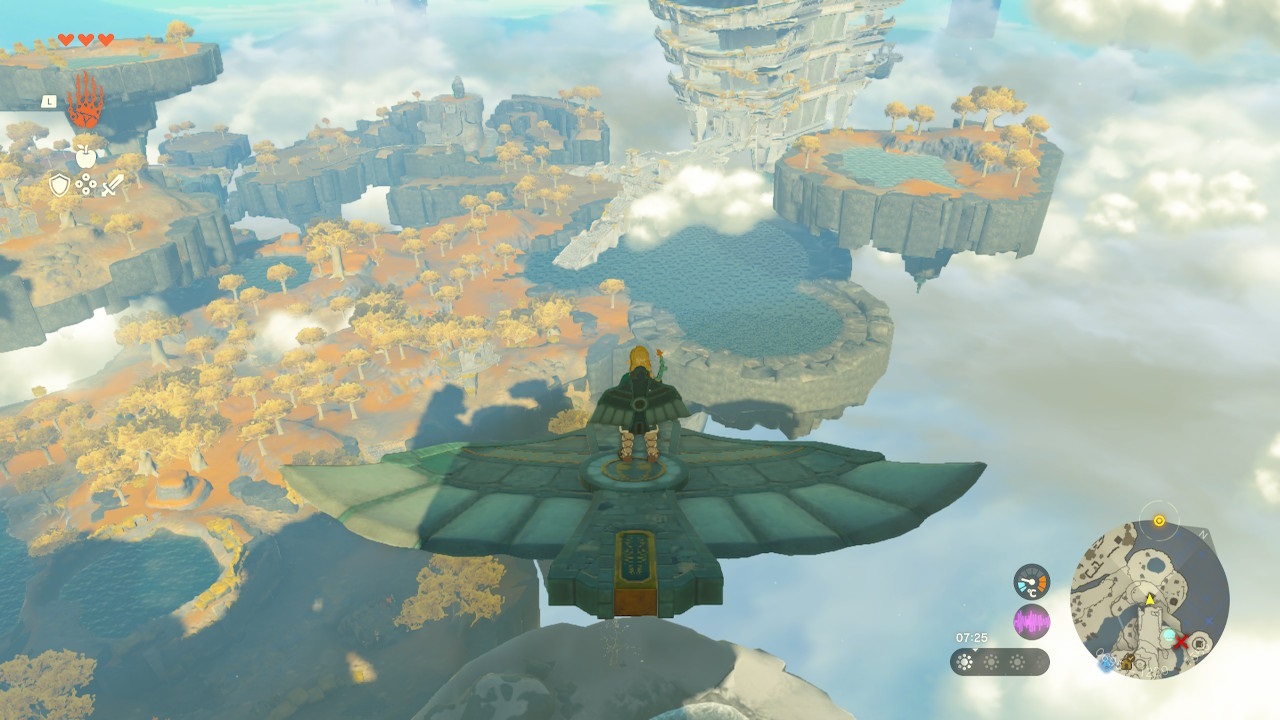Open the temperature gauge display
The width and height of the screenshot is (1280, 720).
click(x=1031, y=583)
